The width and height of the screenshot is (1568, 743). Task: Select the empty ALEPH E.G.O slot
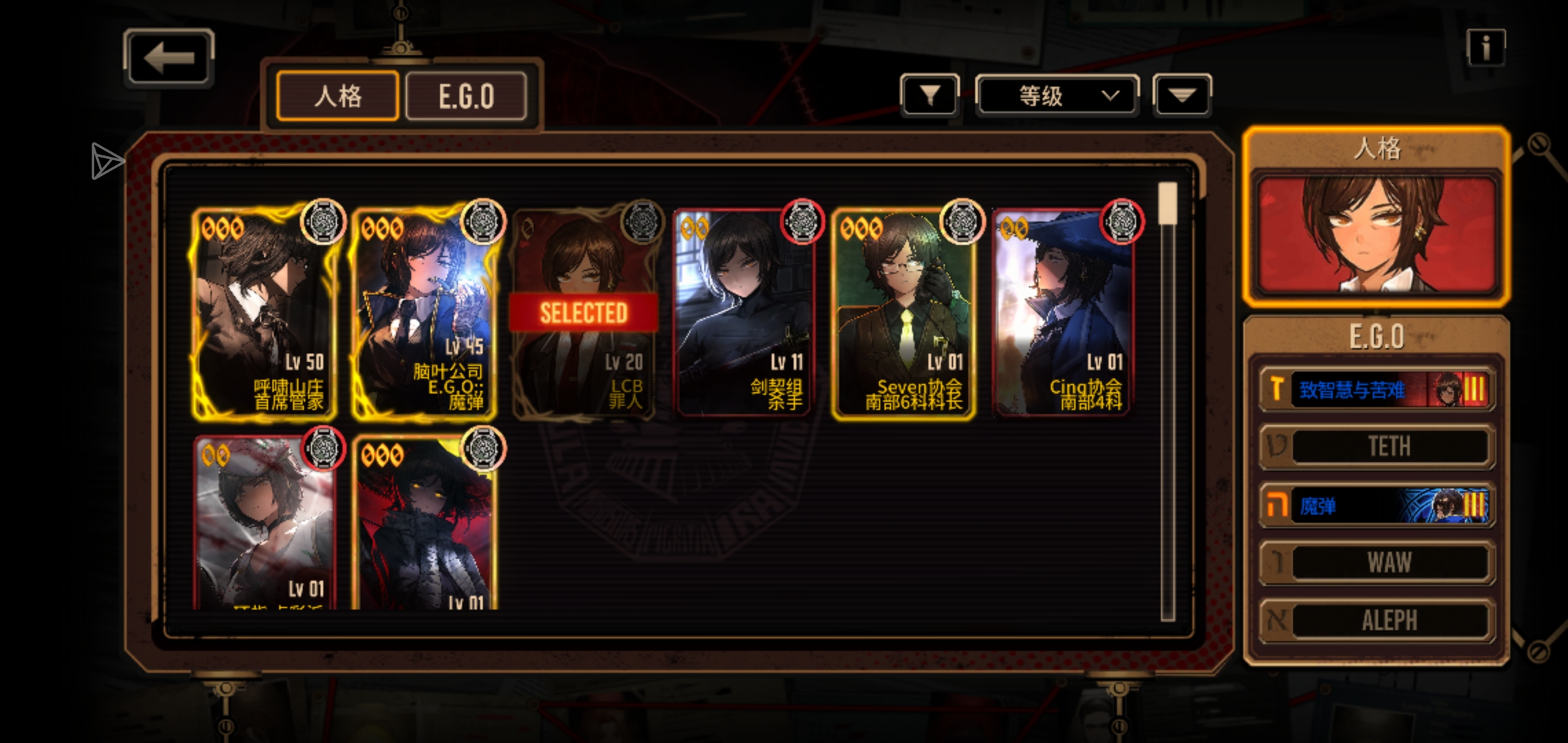click(x=1377, y=621)
